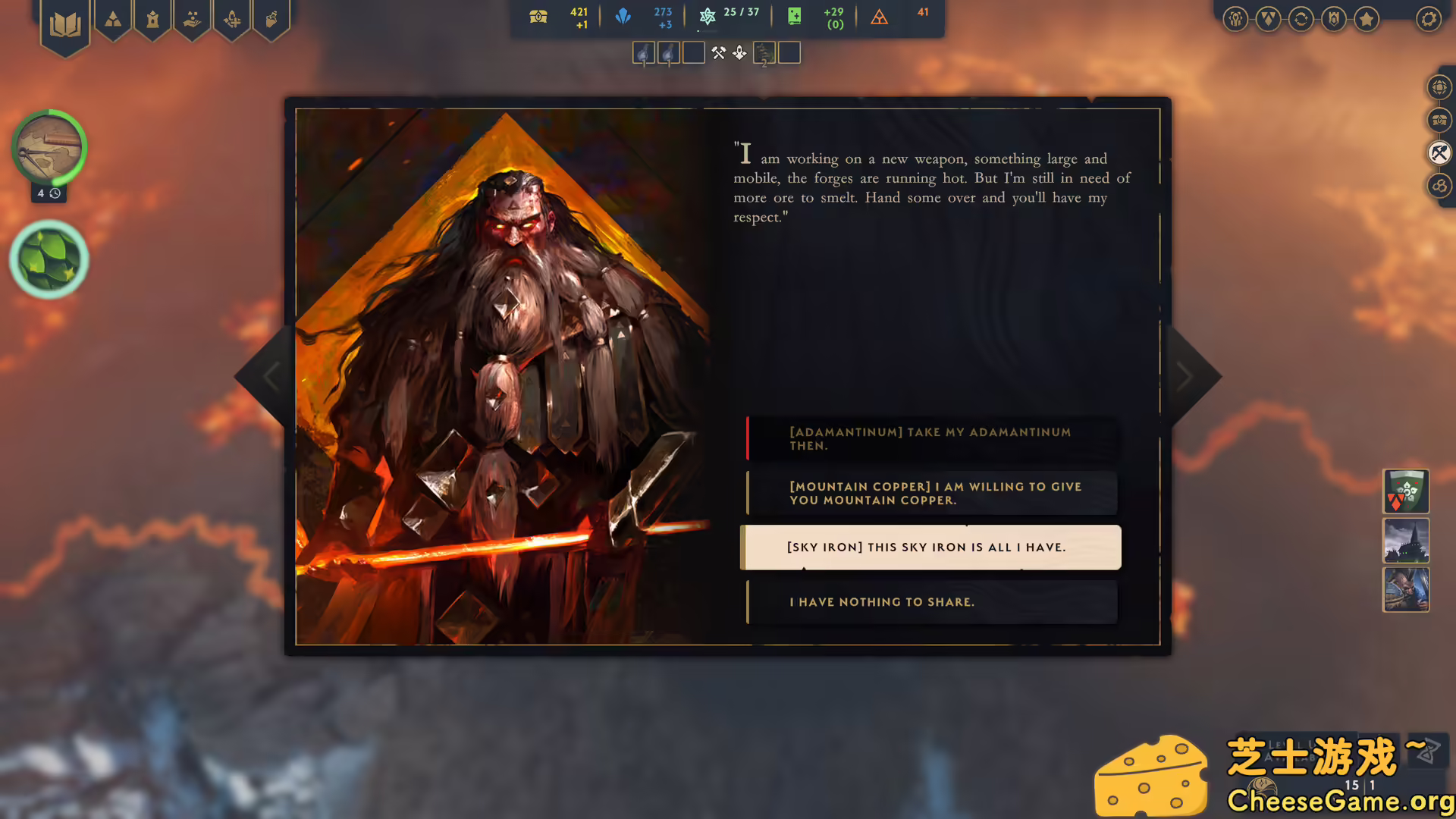The height and width of the screenshot is (819, 1456).
Task: Open the circular cycle icon in top-right bar
Action: pos(1301,20)
